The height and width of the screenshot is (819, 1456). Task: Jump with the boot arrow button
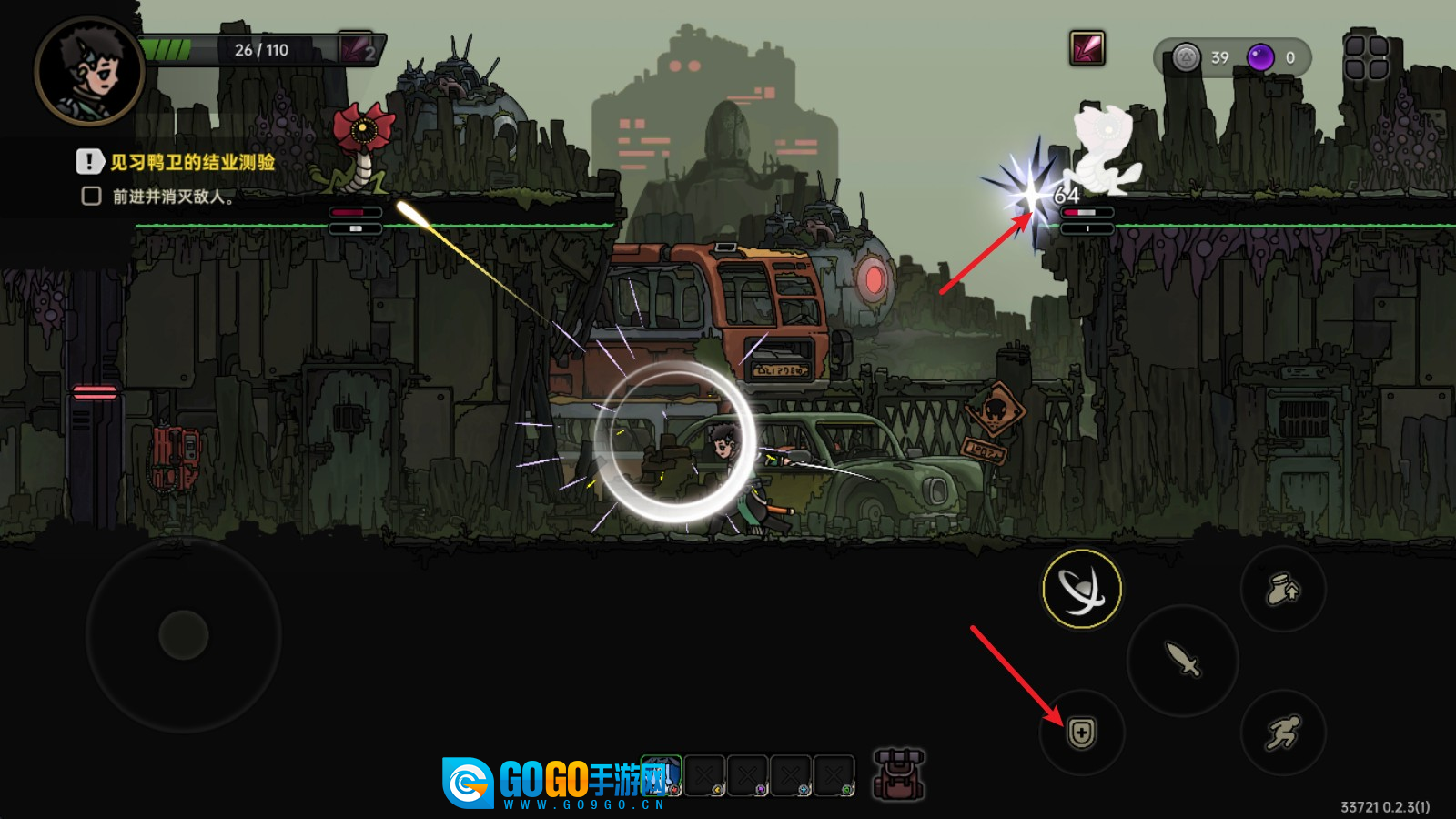click(1283, 589)
